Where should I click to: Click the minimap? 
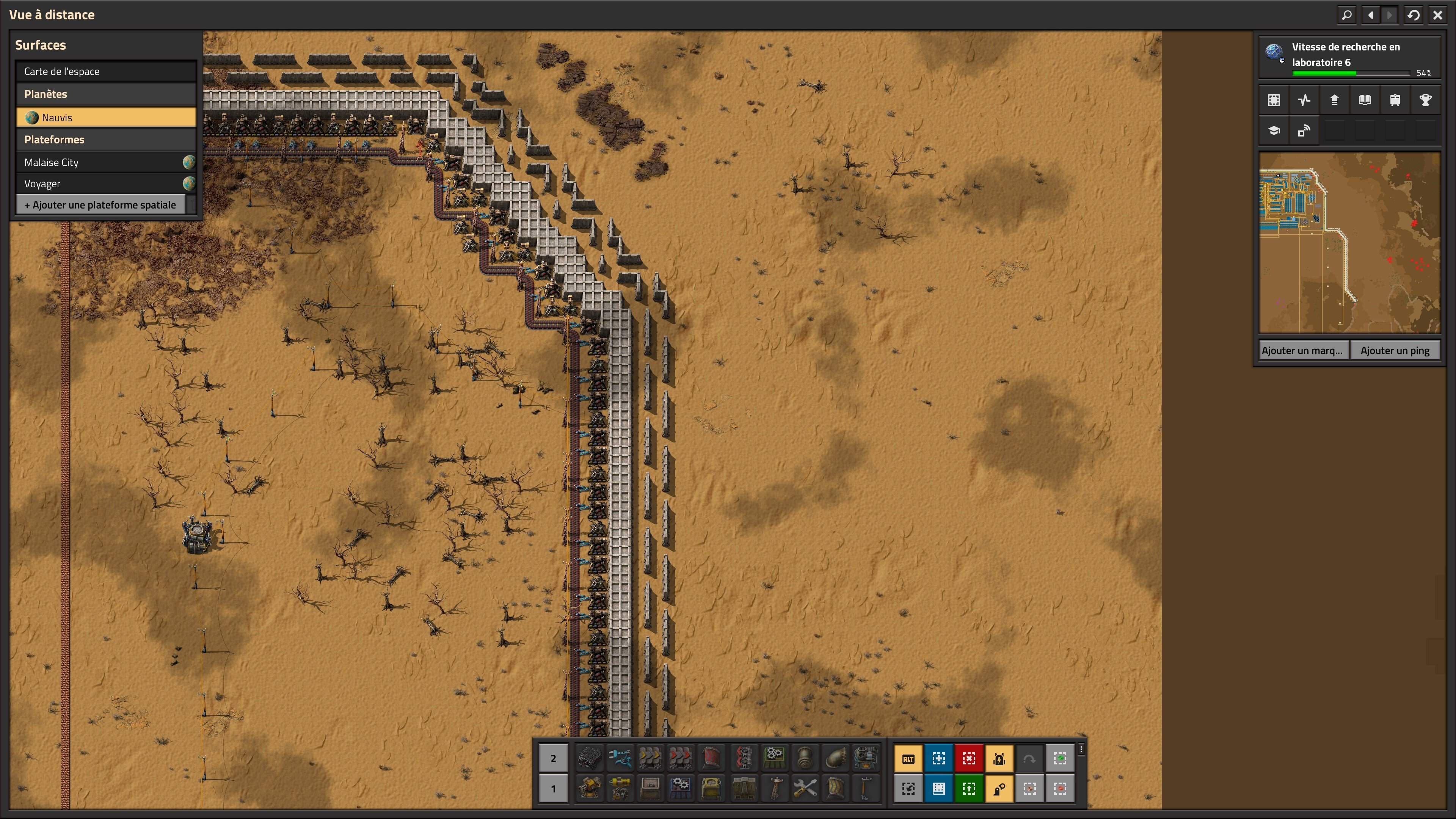tap(1349, 242)
